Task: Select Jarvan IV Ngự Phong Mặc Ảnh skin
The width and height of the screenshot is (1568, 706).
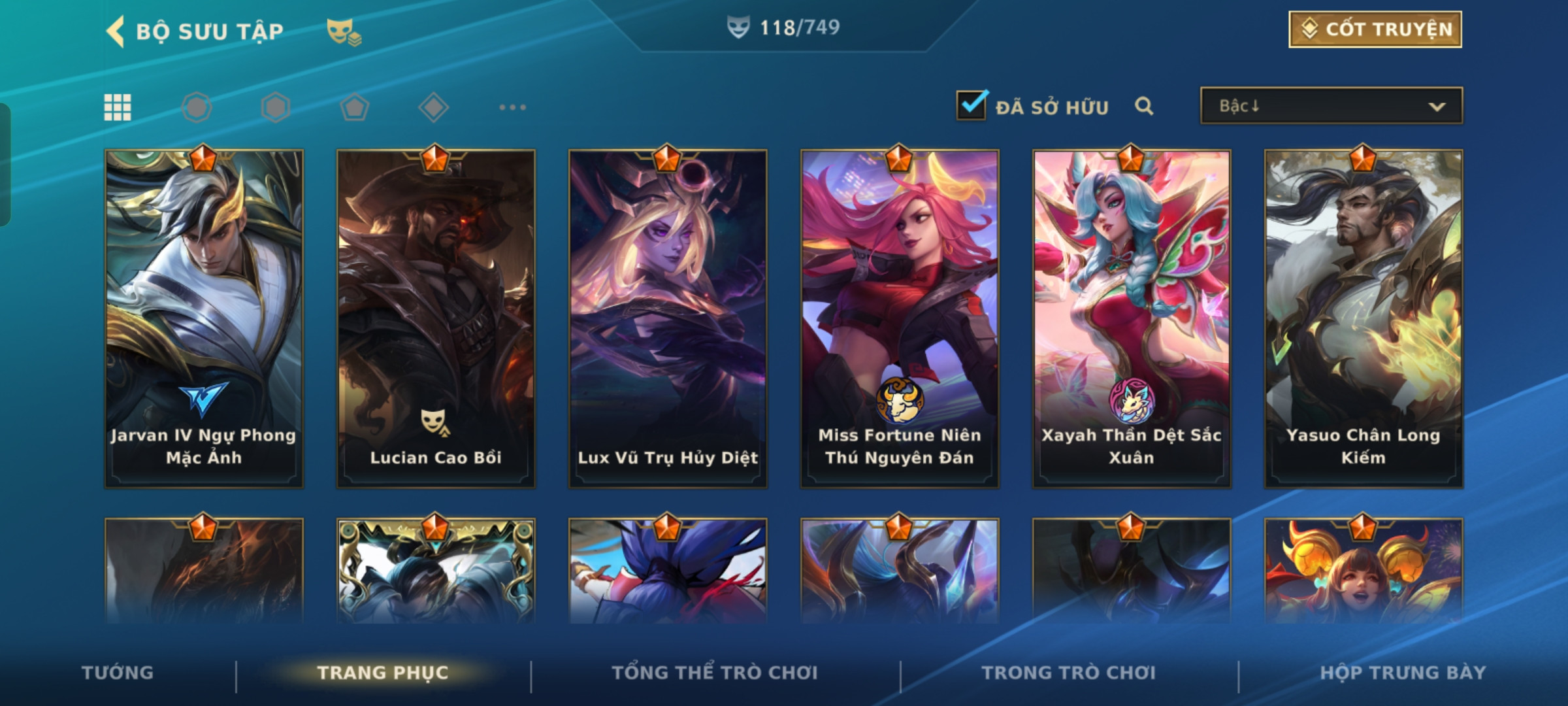Action: 204,318
